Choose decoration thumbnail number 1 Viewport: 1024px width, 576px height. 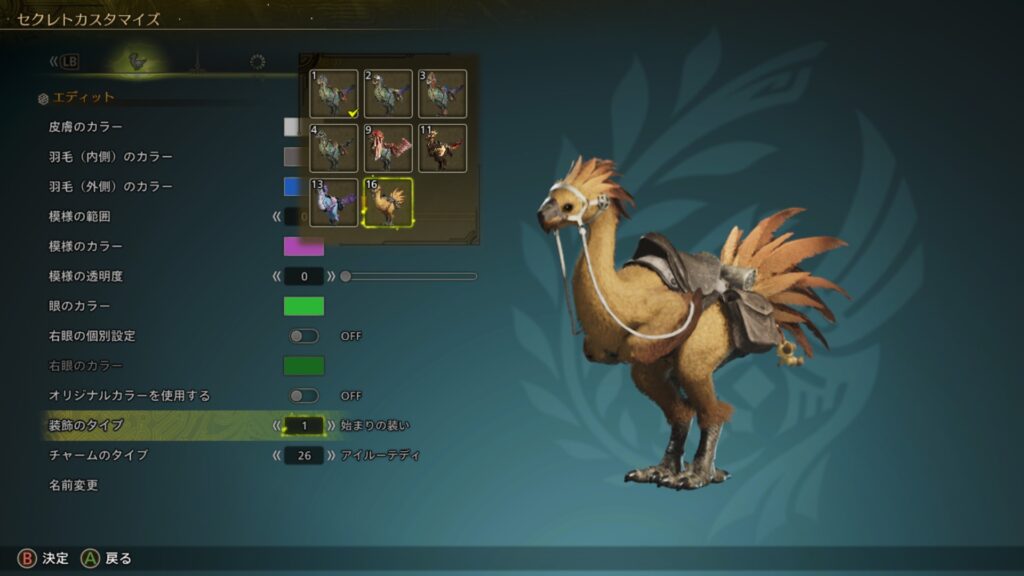(334, 93)
